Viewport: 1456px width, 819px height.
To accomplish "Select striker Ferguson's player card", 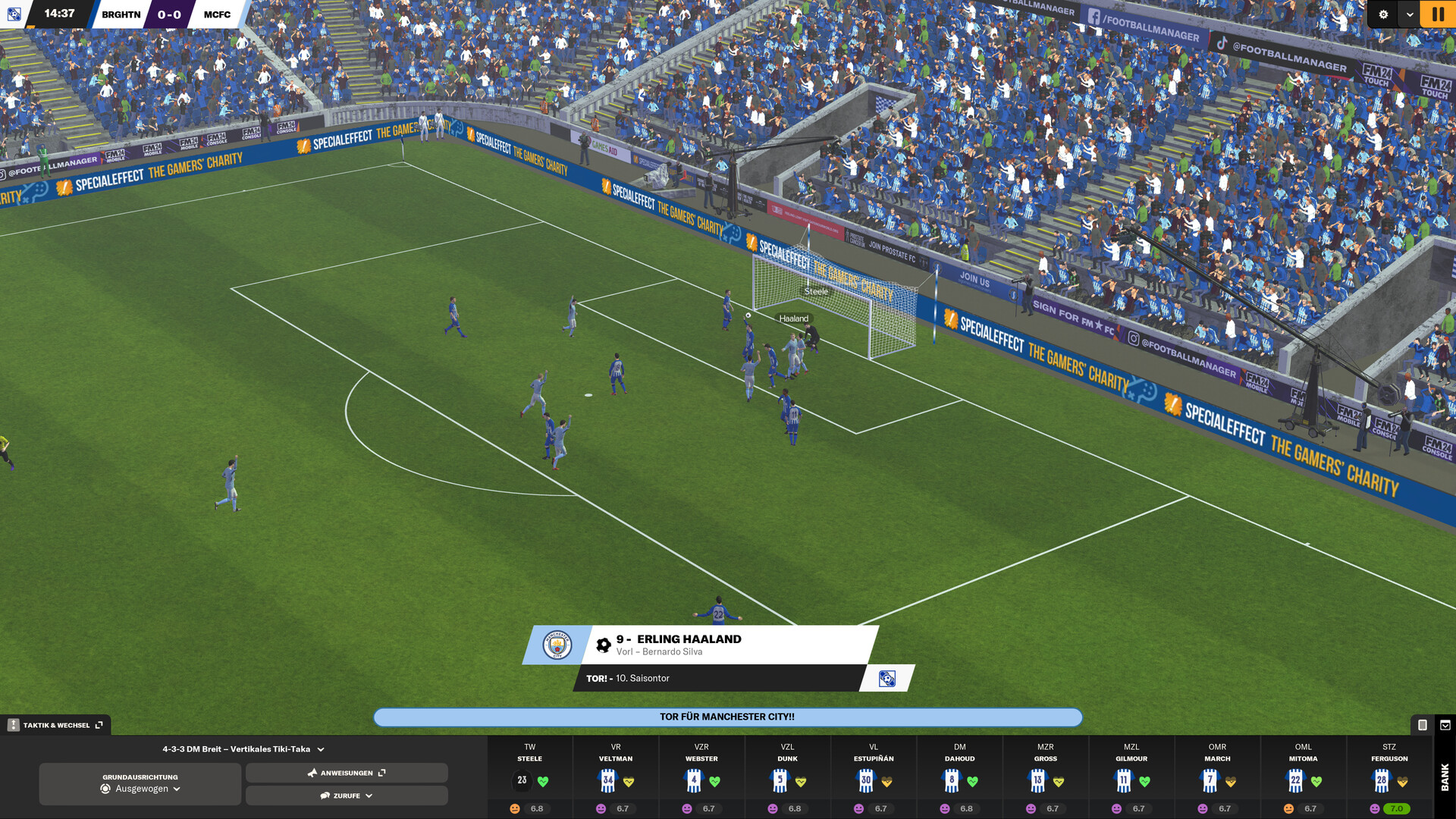I will 1389,777.
